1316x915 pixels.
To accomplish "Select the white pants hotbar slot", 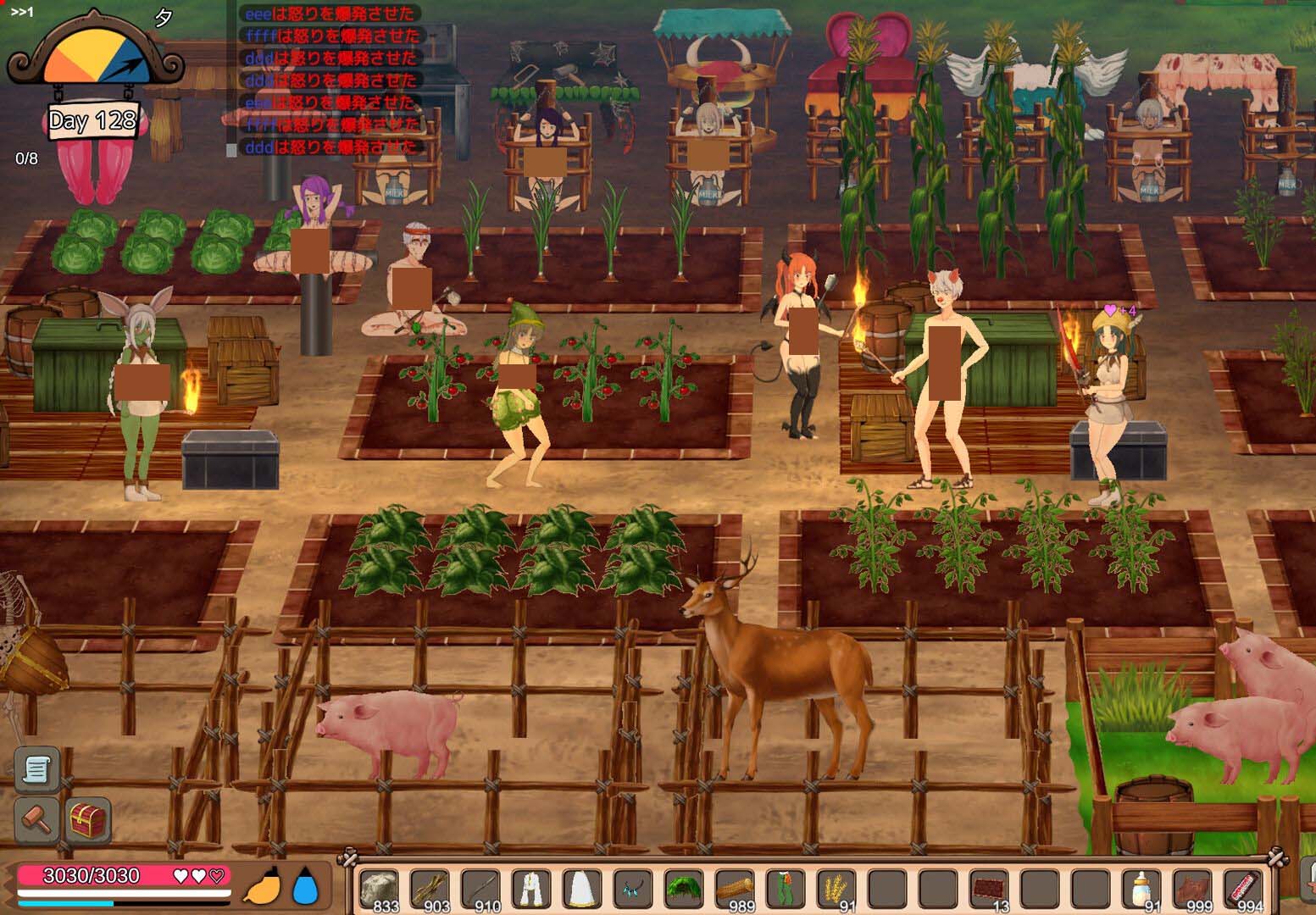I will pyautogui.click(x=531, y=890).
